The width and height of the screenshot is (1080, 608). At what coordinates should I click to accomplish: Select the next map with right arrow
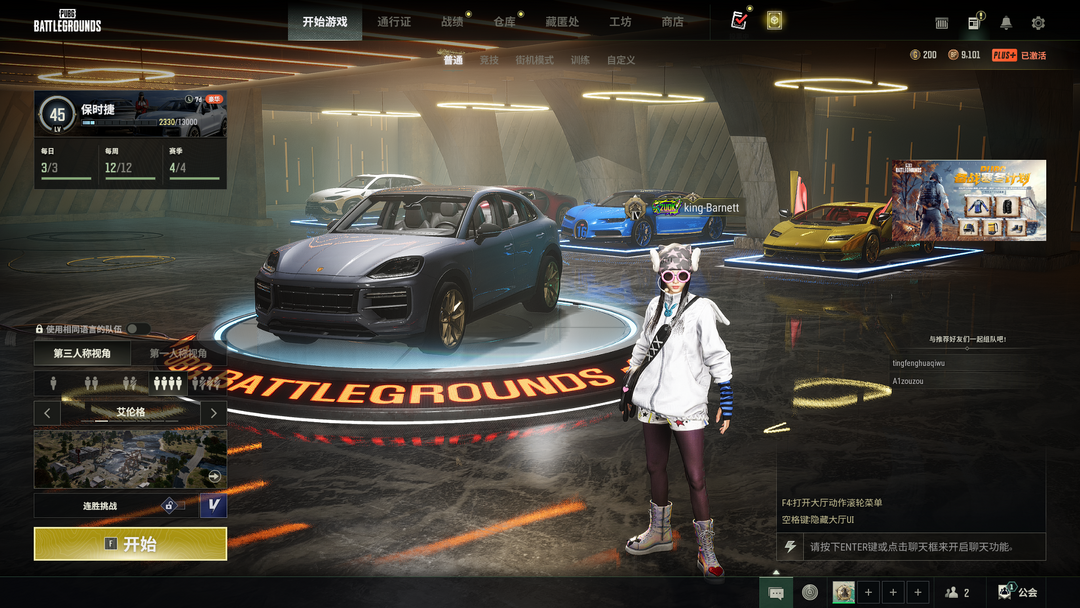point(213,412)
